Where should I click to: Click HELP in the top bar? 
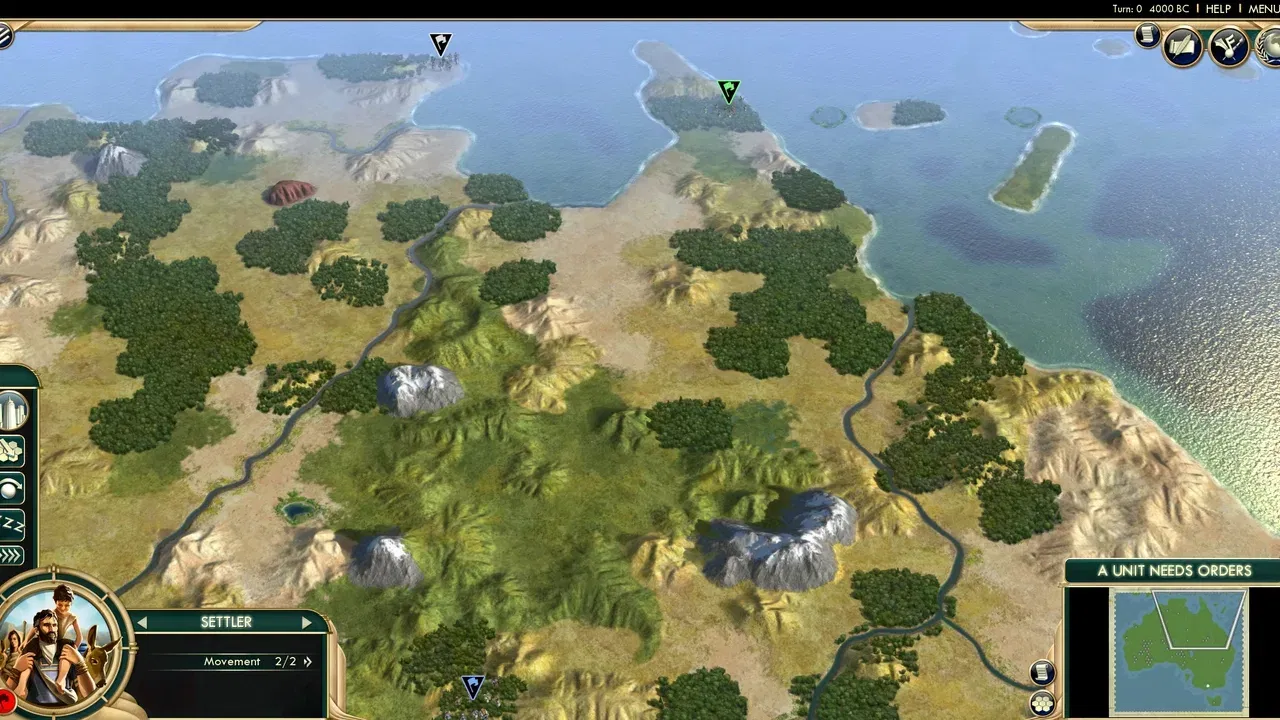1218,8
